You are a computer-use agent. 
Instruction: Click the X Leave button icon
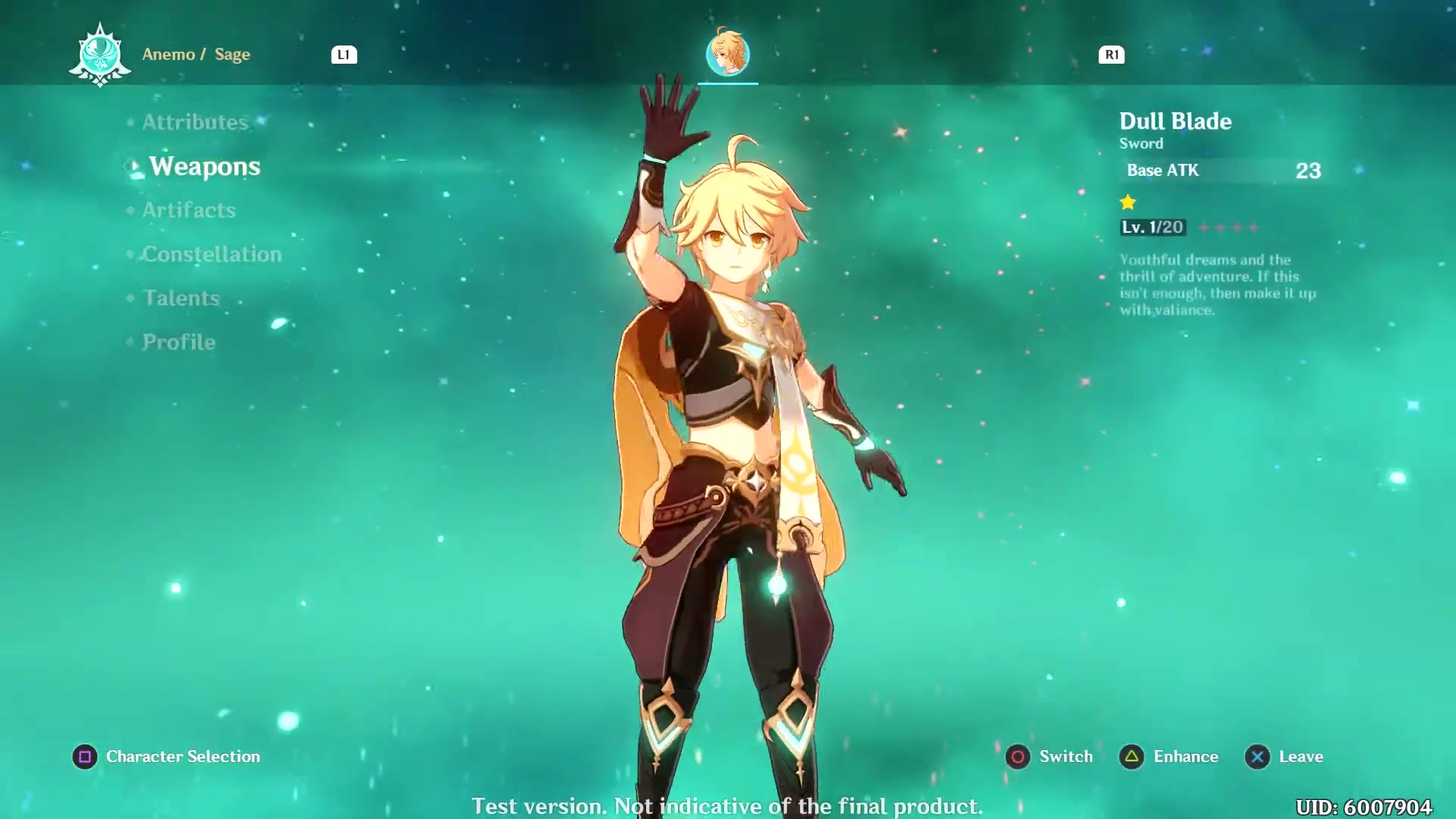[1257, 756]
